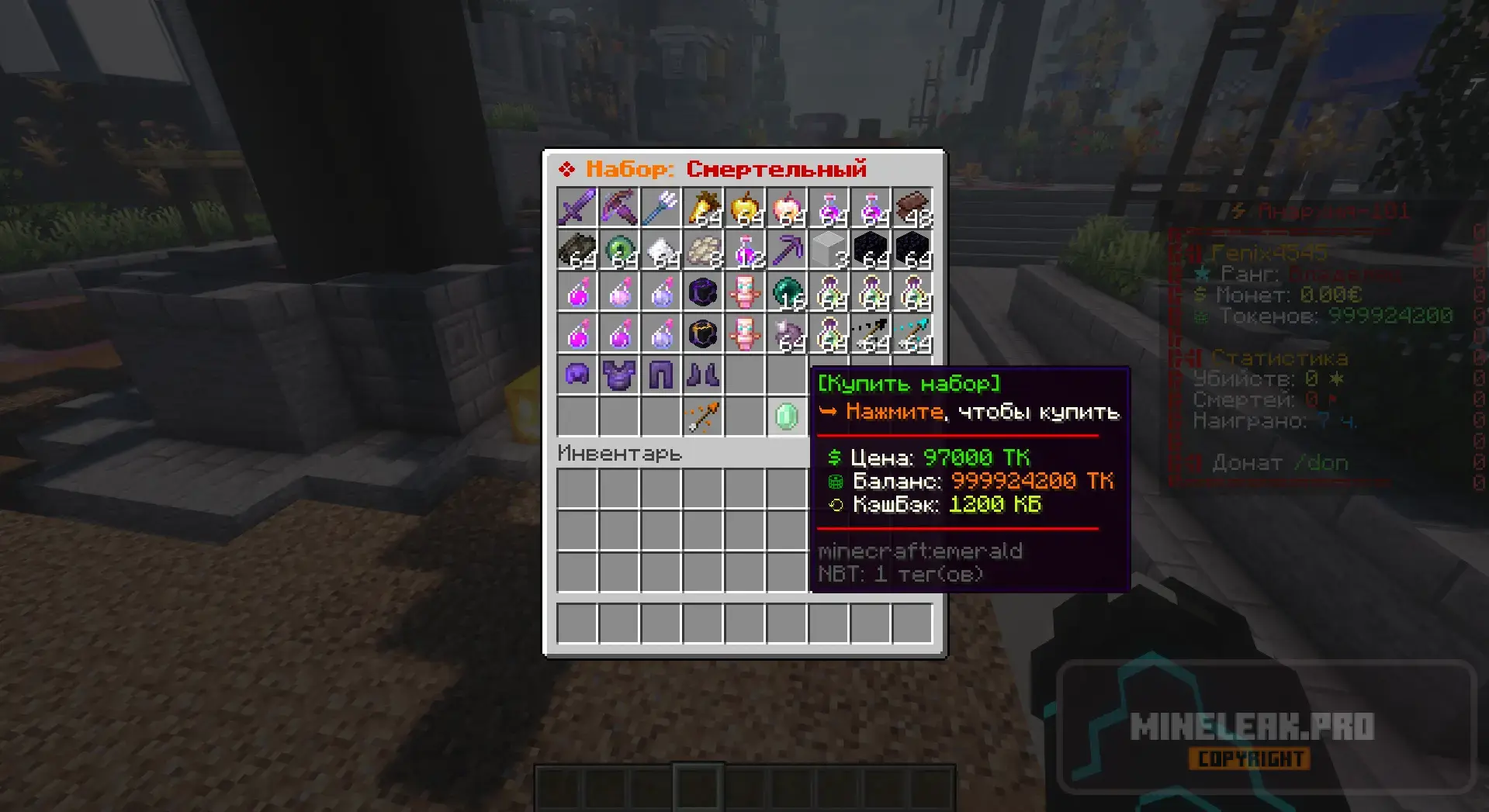Screen dimensions: 1489x812
Task: Choose the netherite leggings slot
Action: point(660,375)
